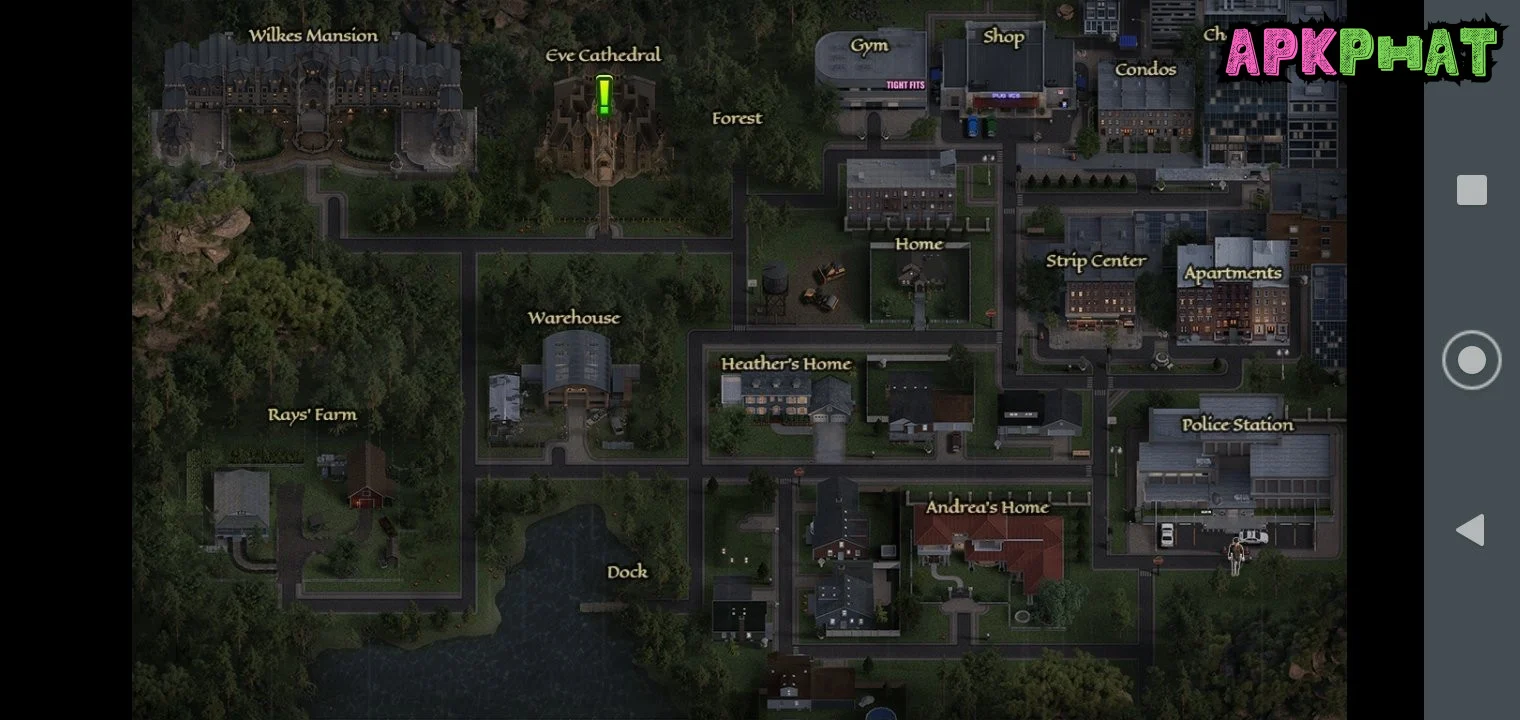Travel to Wilkes Mansion on the map
This screenshot has width=1520, height=720.
pos(313,36)
